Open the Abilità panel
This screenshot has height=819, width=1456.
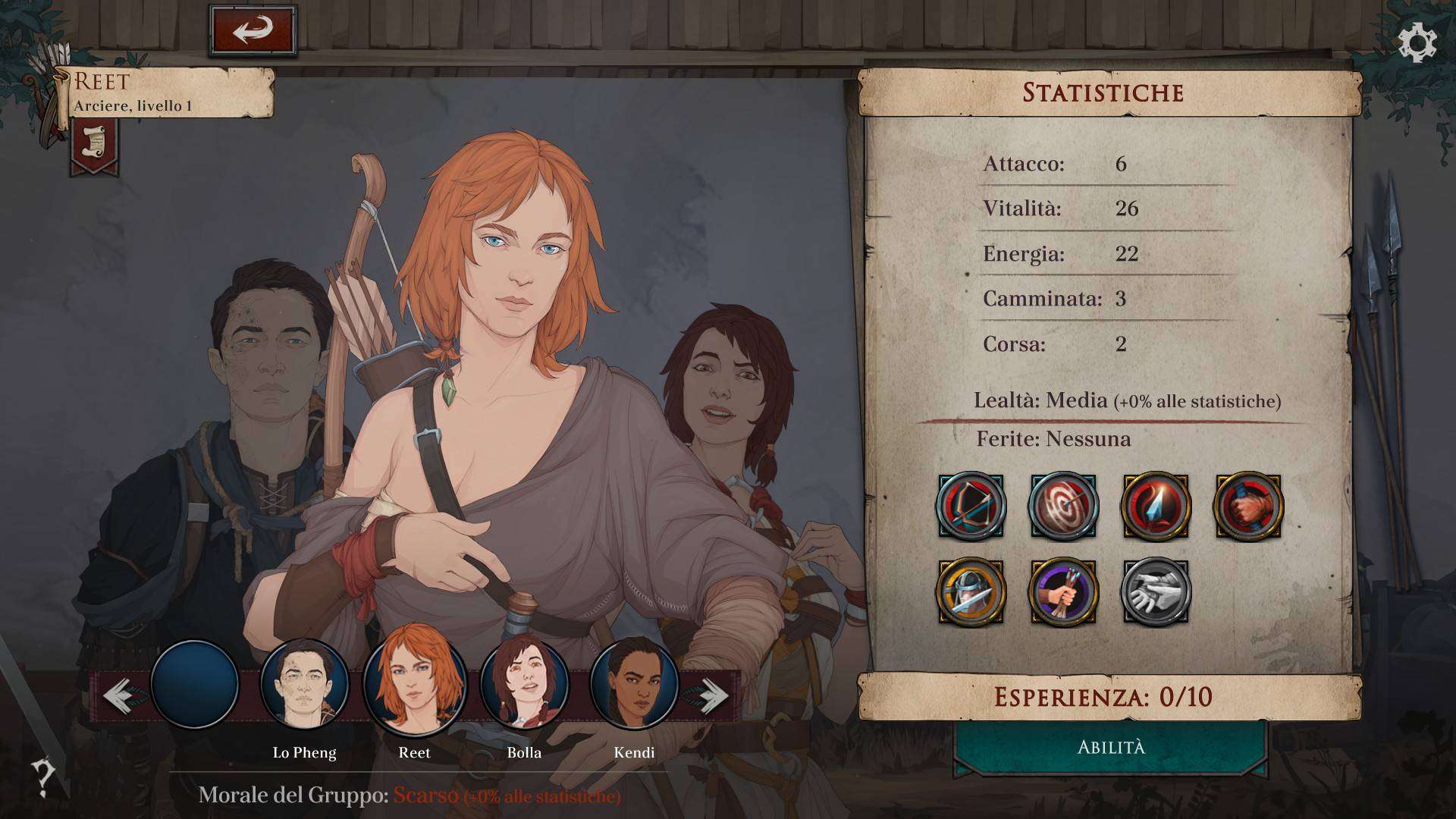click(1111, 748)
